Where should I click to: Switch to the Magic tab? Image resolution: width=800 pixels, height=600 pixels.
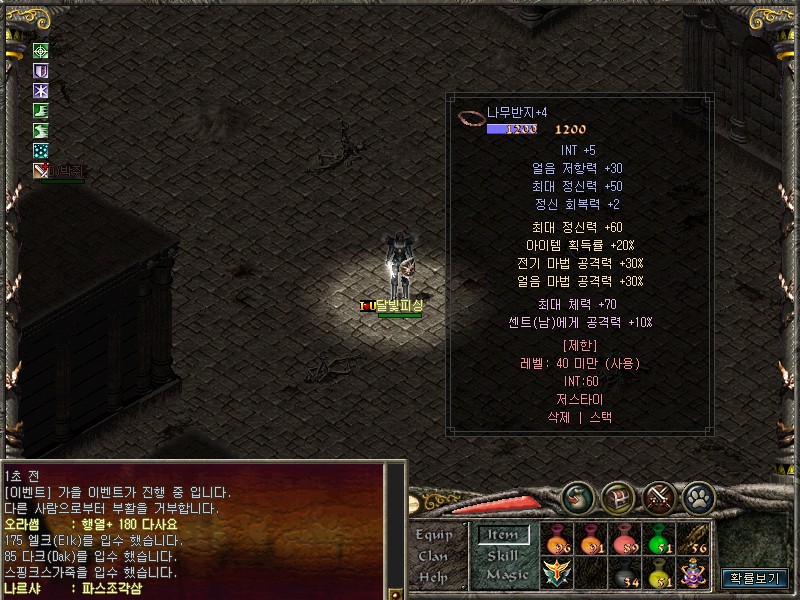[506, 575]
